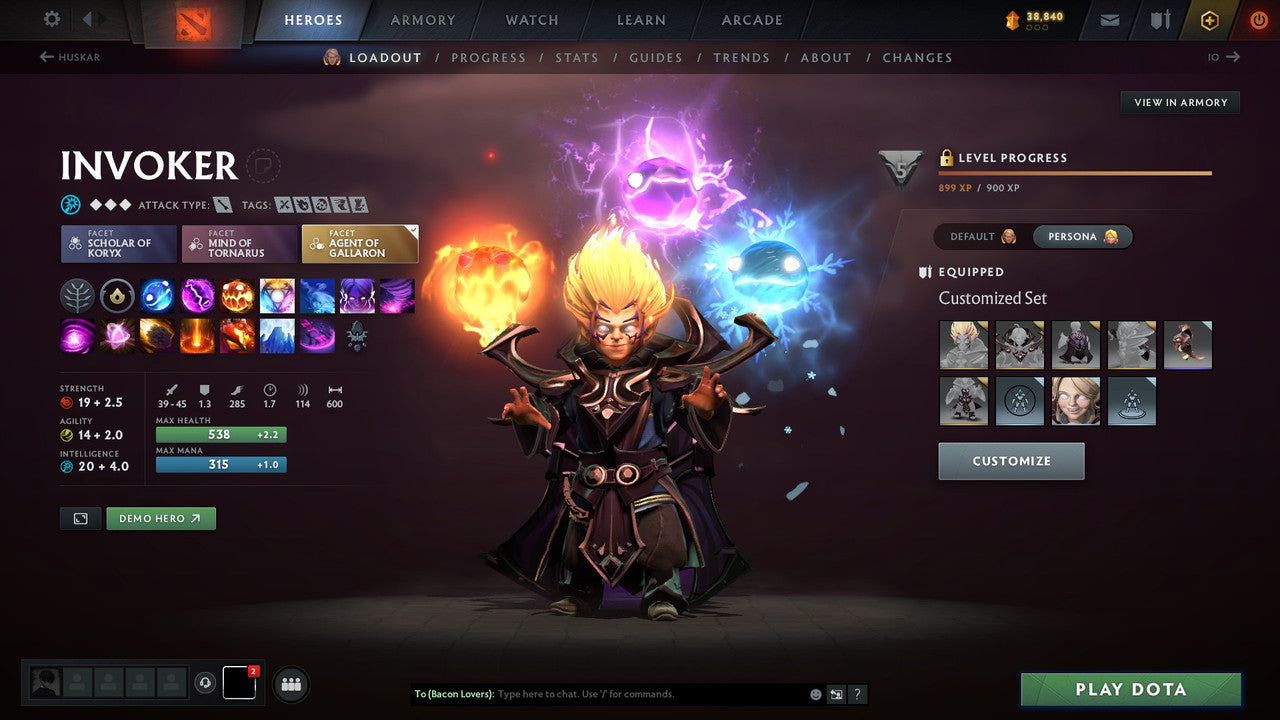Viewport: 1280px width, 720px height.
Task: Switch equipped appearance to Persona
Action: (1083, 236)
